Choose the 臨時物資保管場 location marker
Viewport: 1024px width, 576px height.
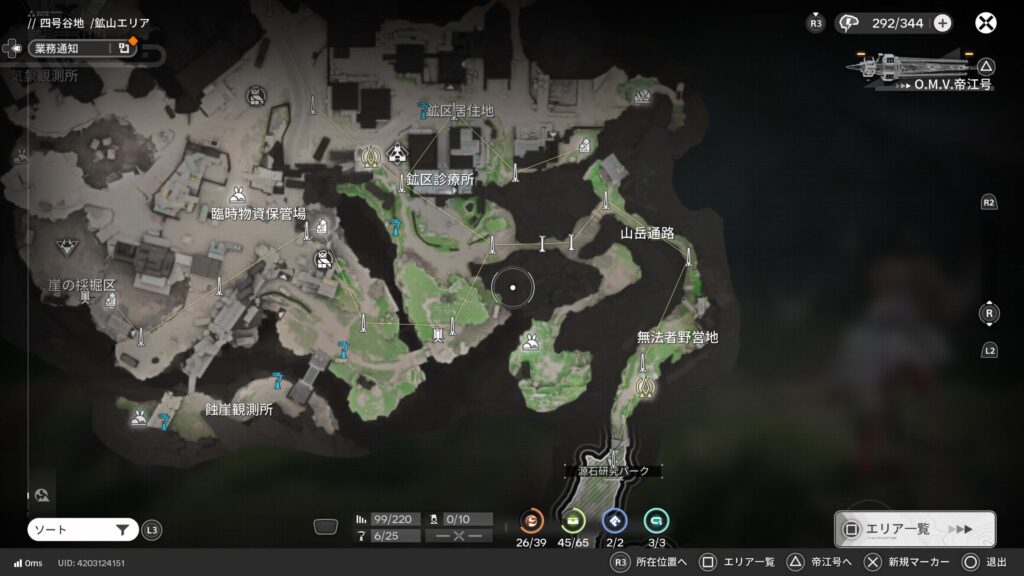[x=258, y=213]
